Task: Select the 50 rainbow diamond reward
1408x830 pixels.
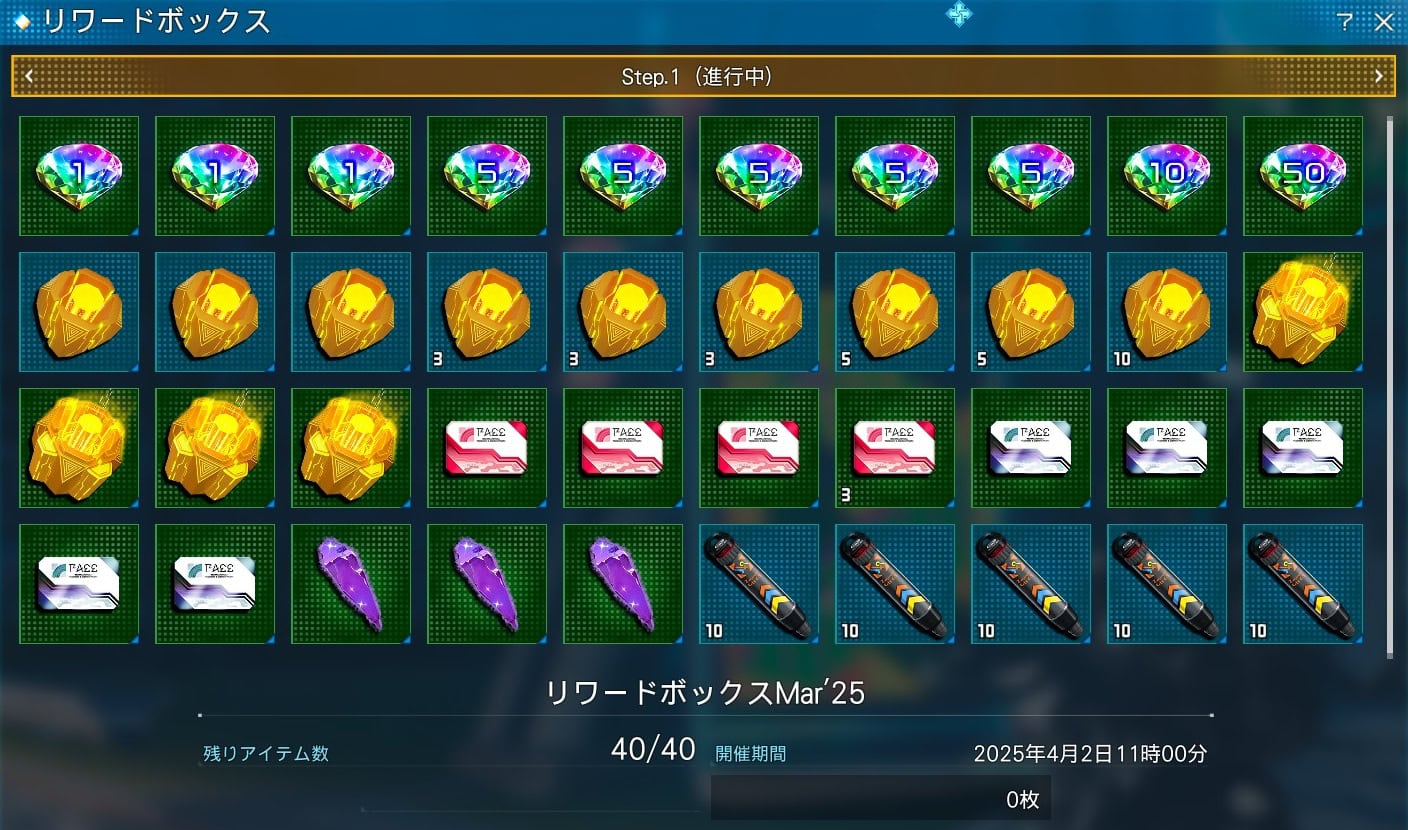Action: tap(1302, 175)
